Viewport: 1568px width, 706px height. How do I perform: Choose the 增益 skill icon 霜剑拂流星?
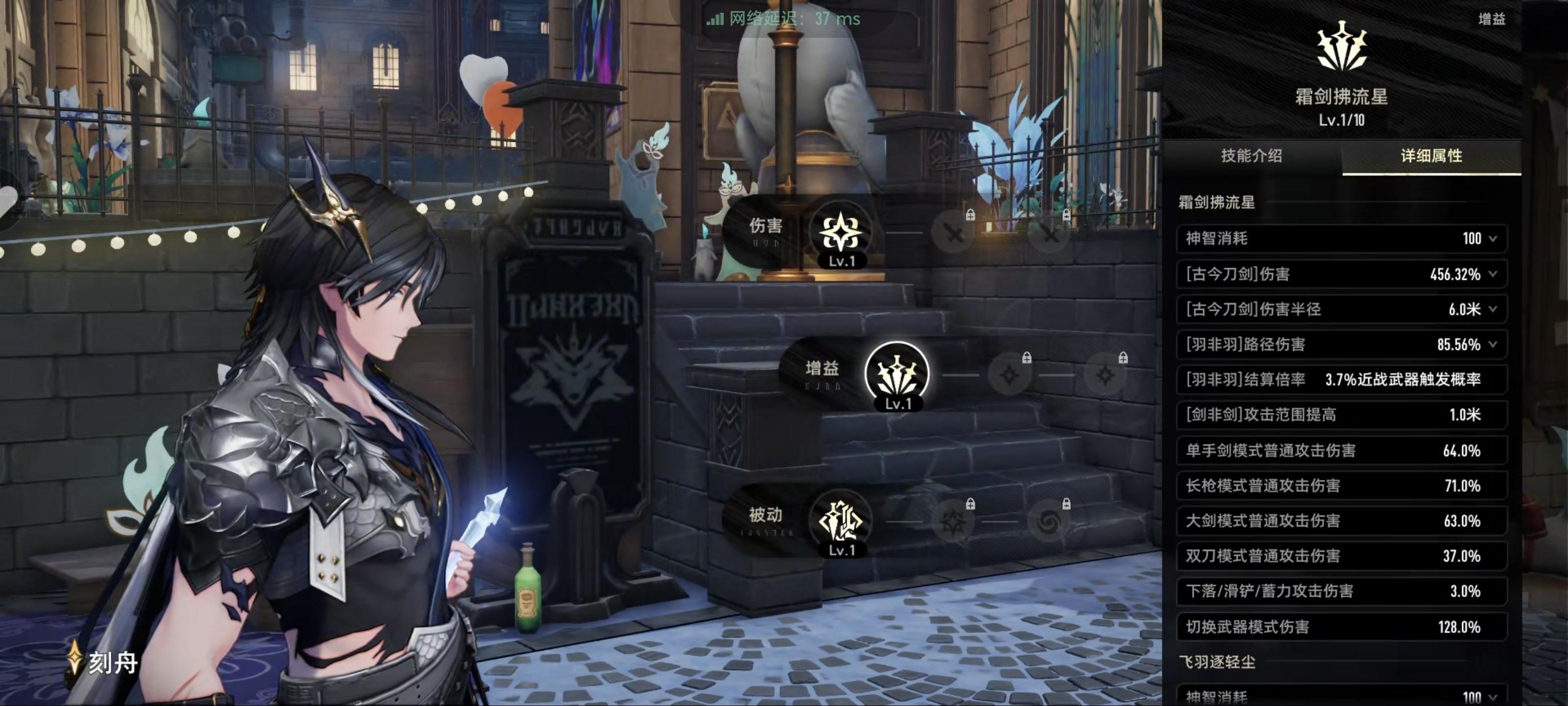897,374
